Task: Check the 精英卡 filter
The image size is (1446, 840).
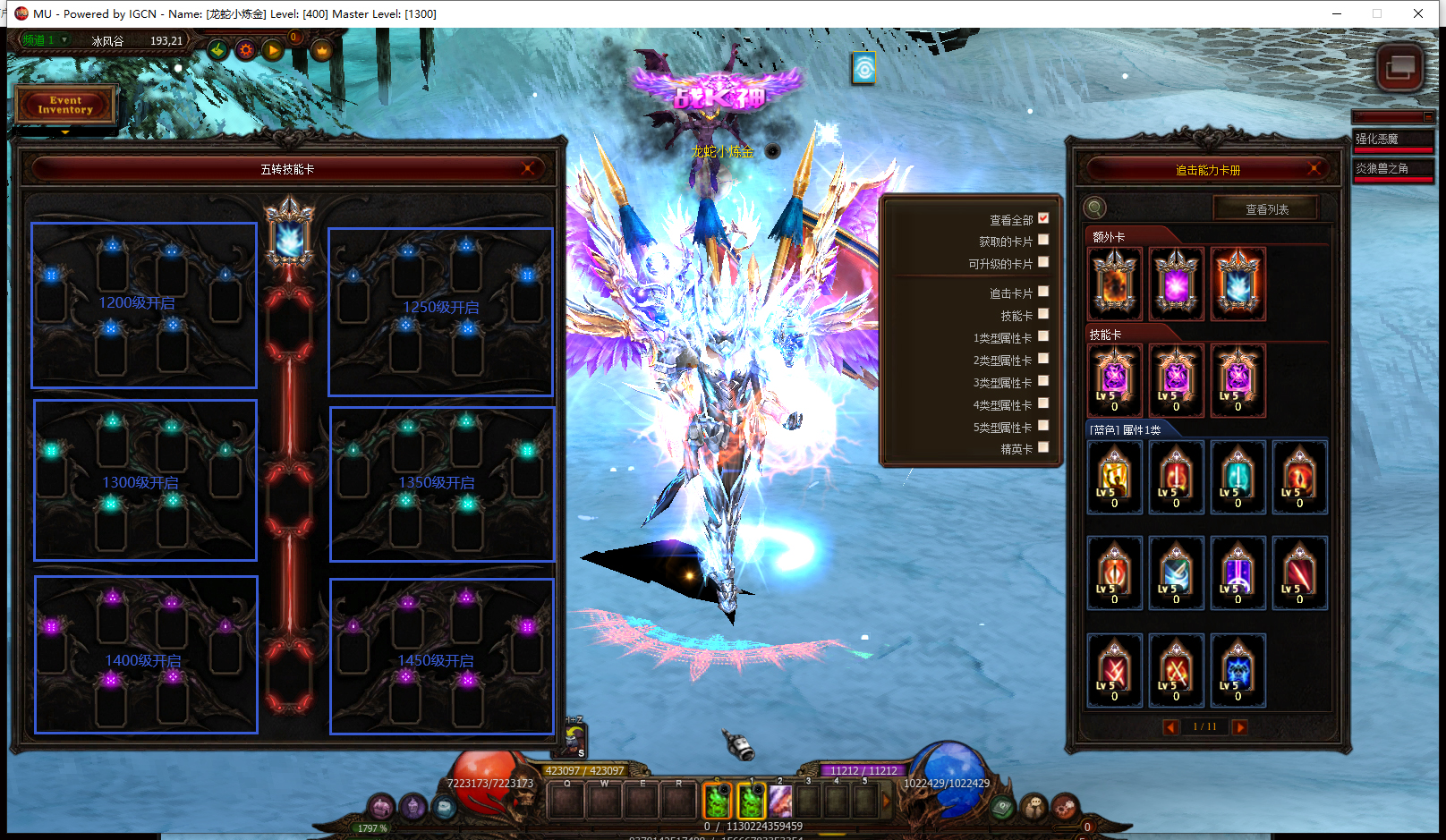Action: 1043,447
